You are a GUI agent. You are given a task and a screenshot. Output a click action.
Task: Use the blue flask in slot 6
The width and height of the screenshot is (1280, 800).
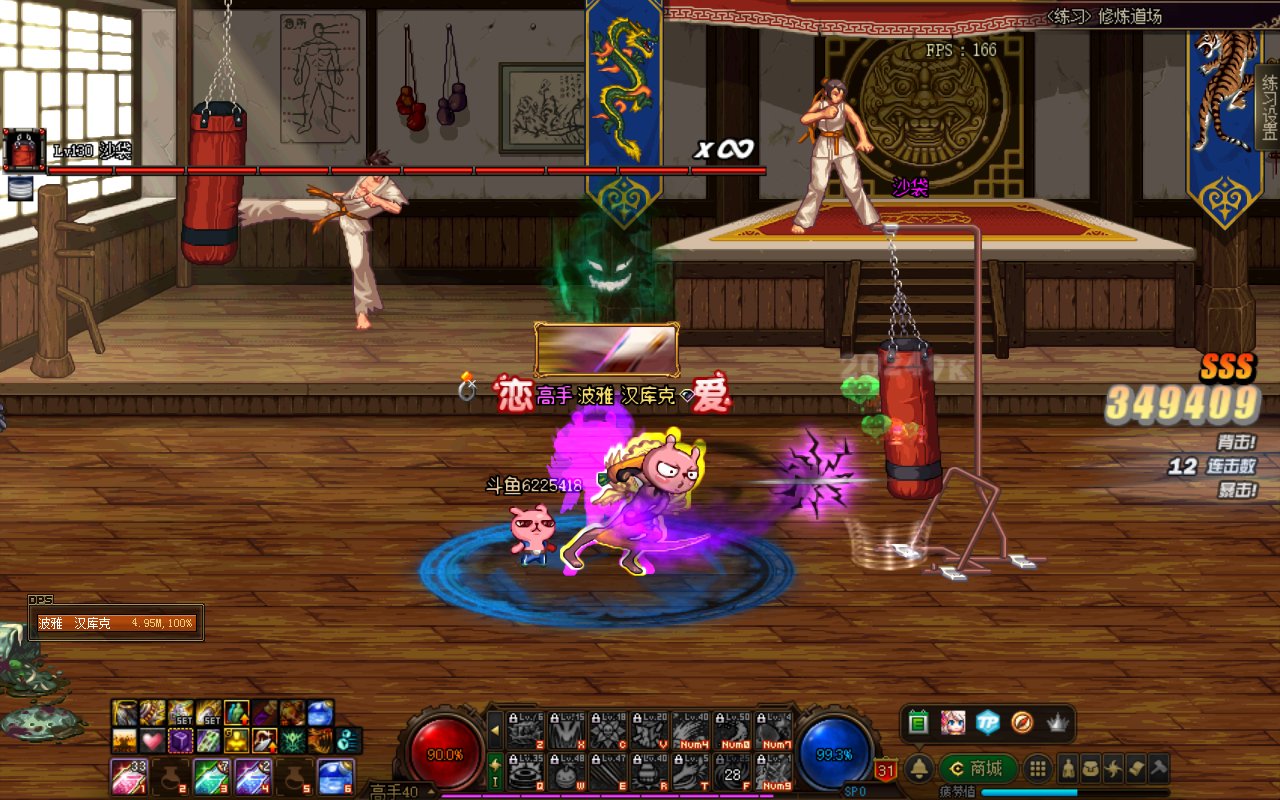coord(336,776)
